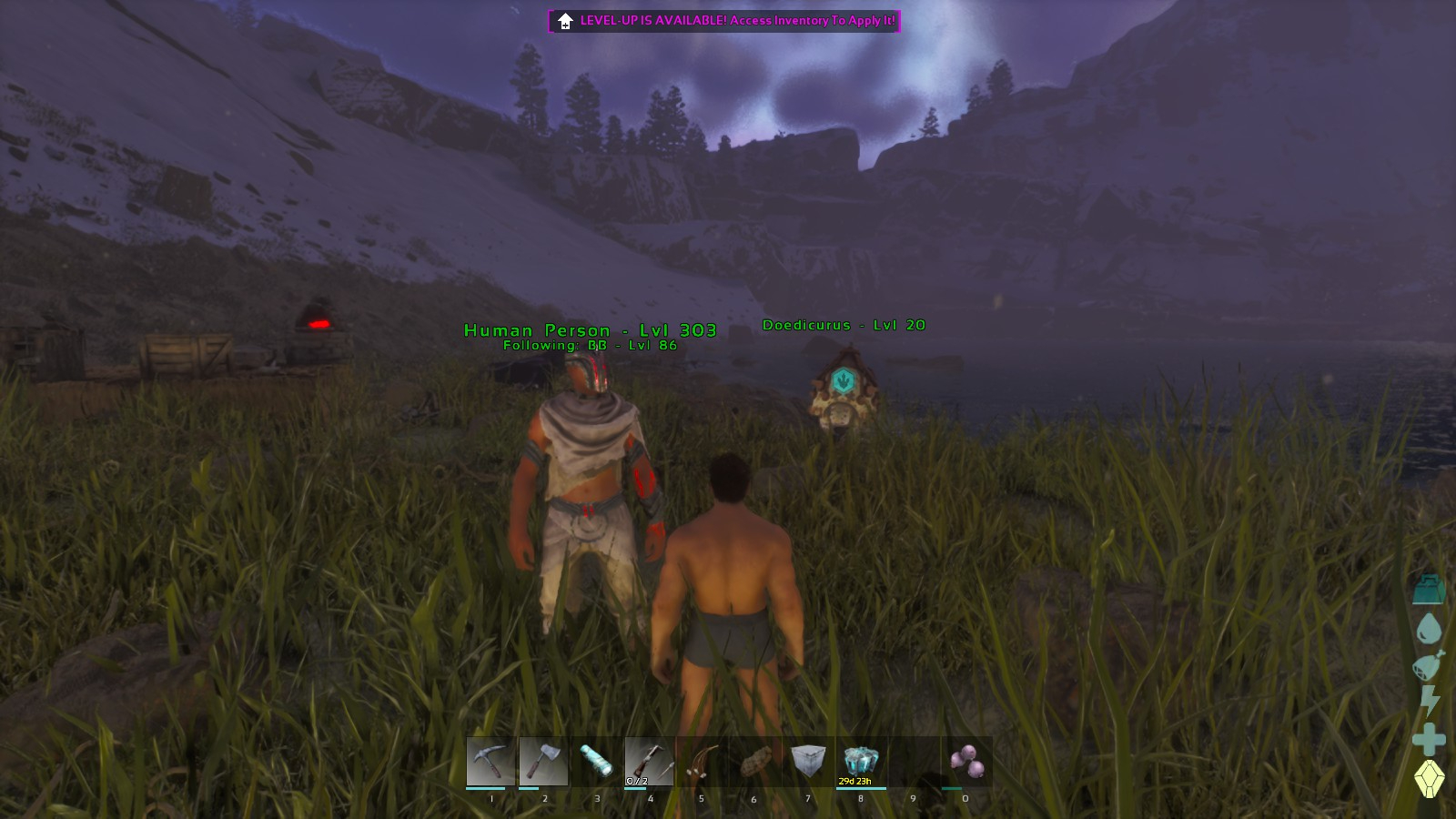Select the metal hatchet hotbar slot
Screen dimensions: 1456x819
tap(544, 762)
